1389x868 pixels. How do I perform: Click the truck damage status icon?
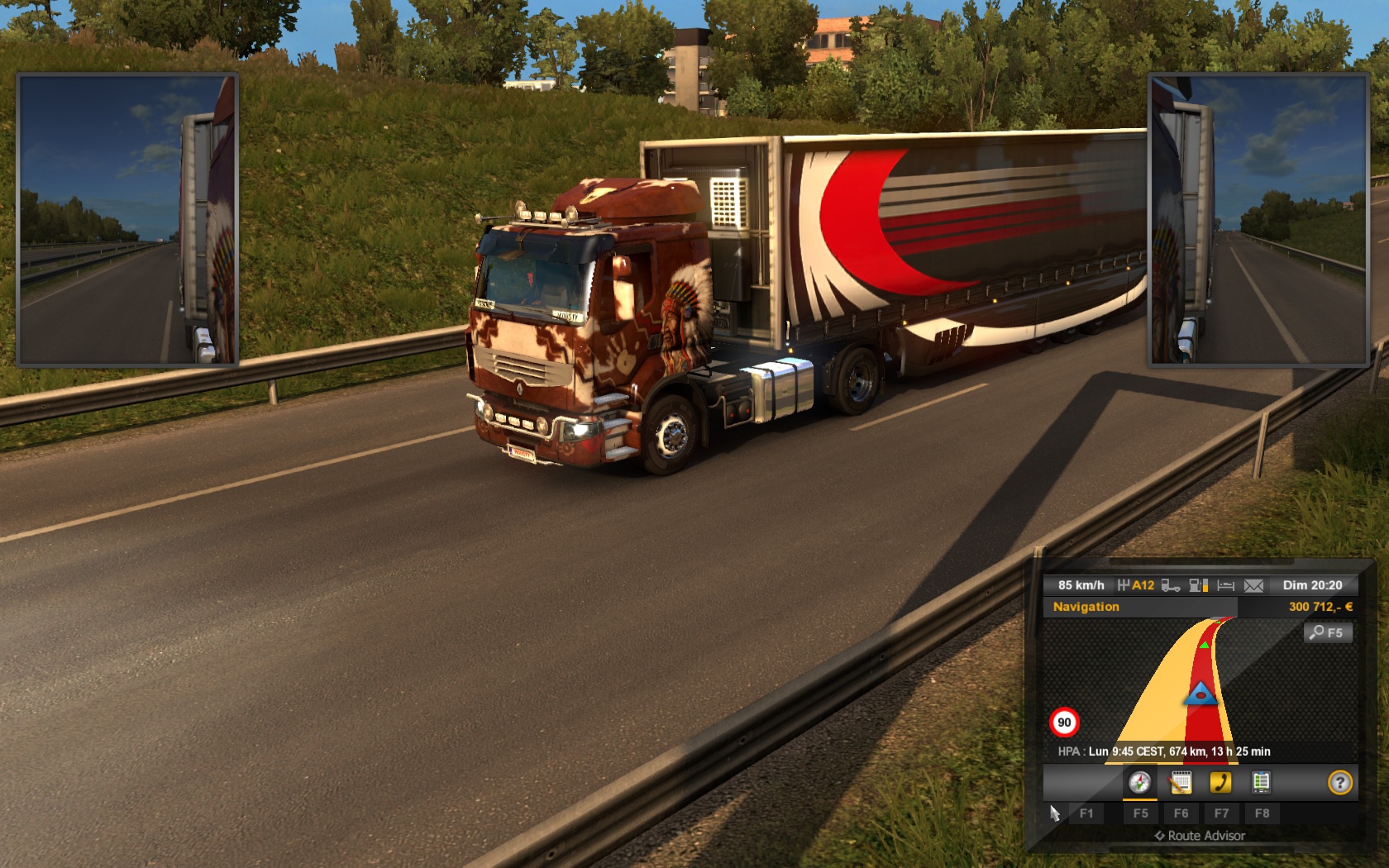click(x=1170, y=585)
